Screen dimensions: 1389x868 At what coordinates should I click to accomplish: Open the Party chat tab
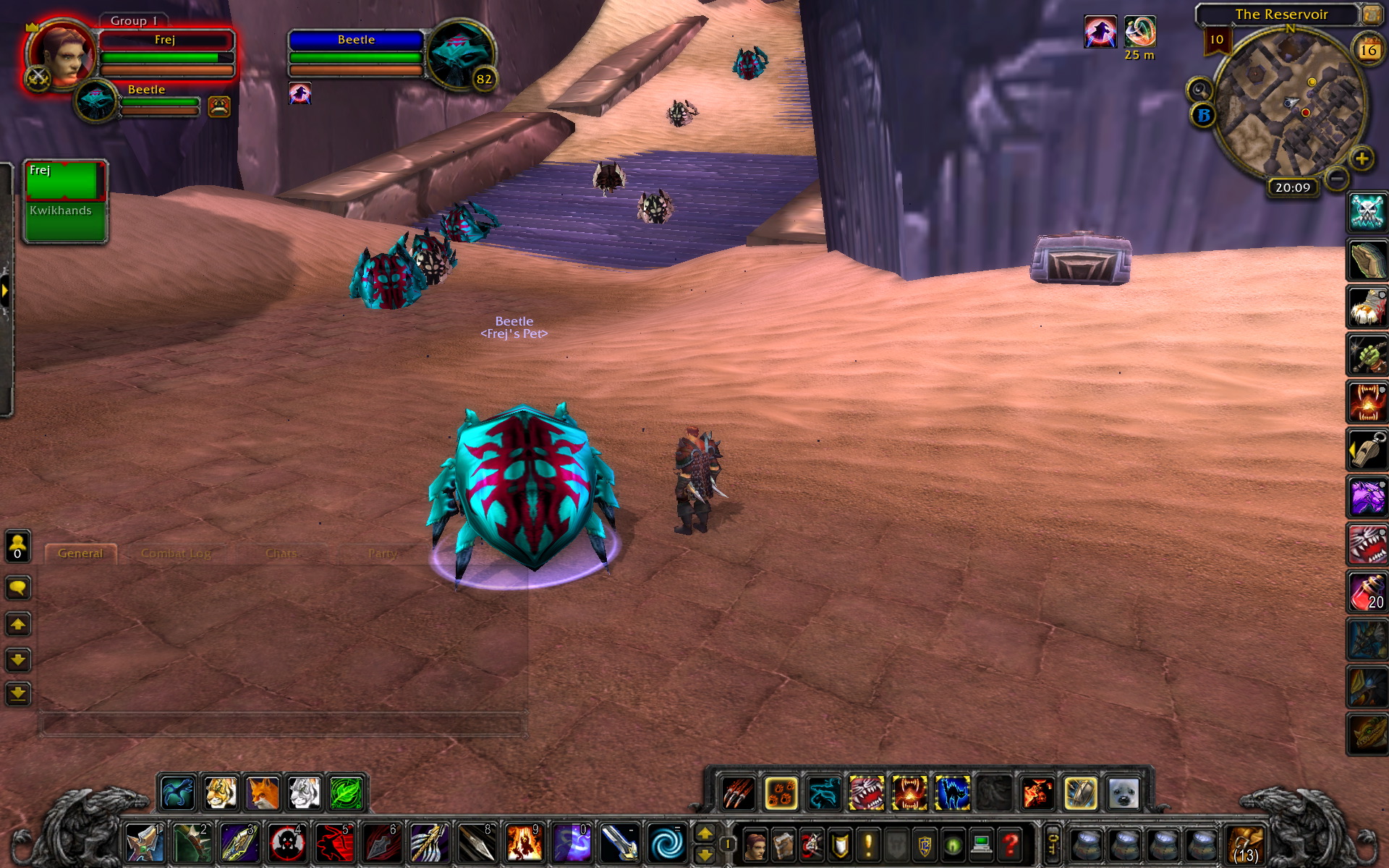coord(382,553)
